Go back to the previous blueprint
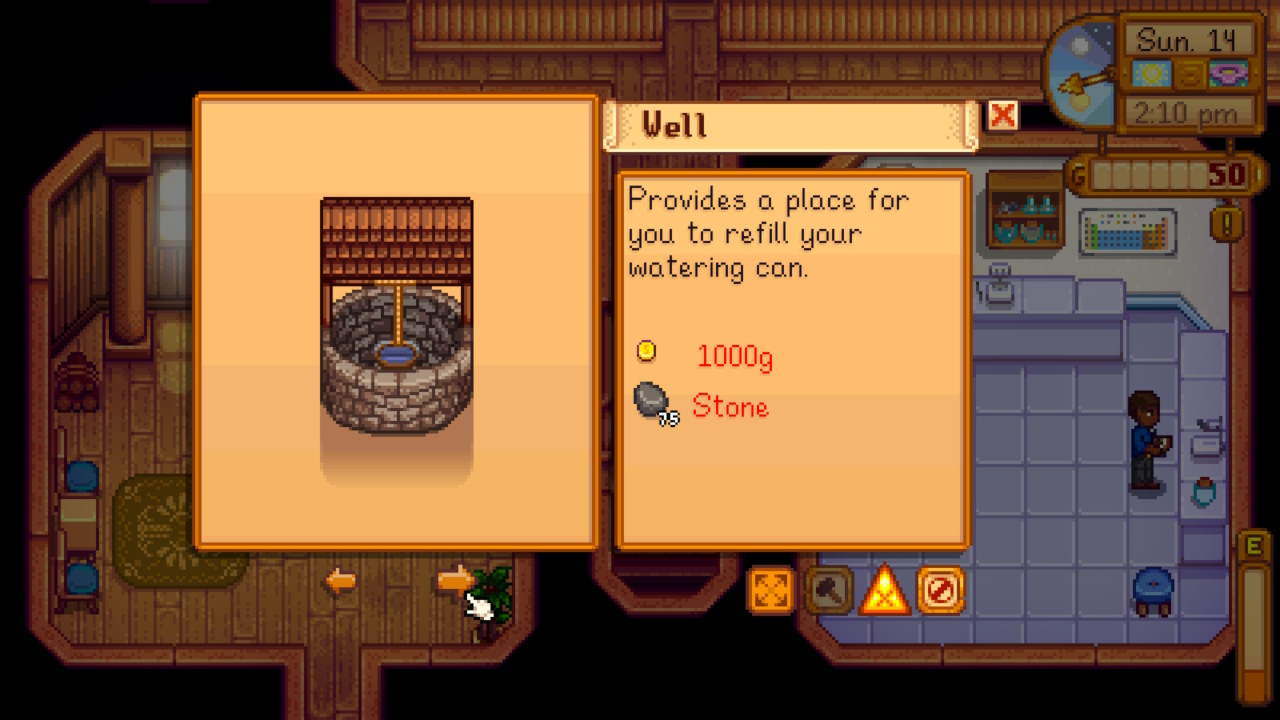Screen dimensions: 1280x720 [x=340, y=581]
